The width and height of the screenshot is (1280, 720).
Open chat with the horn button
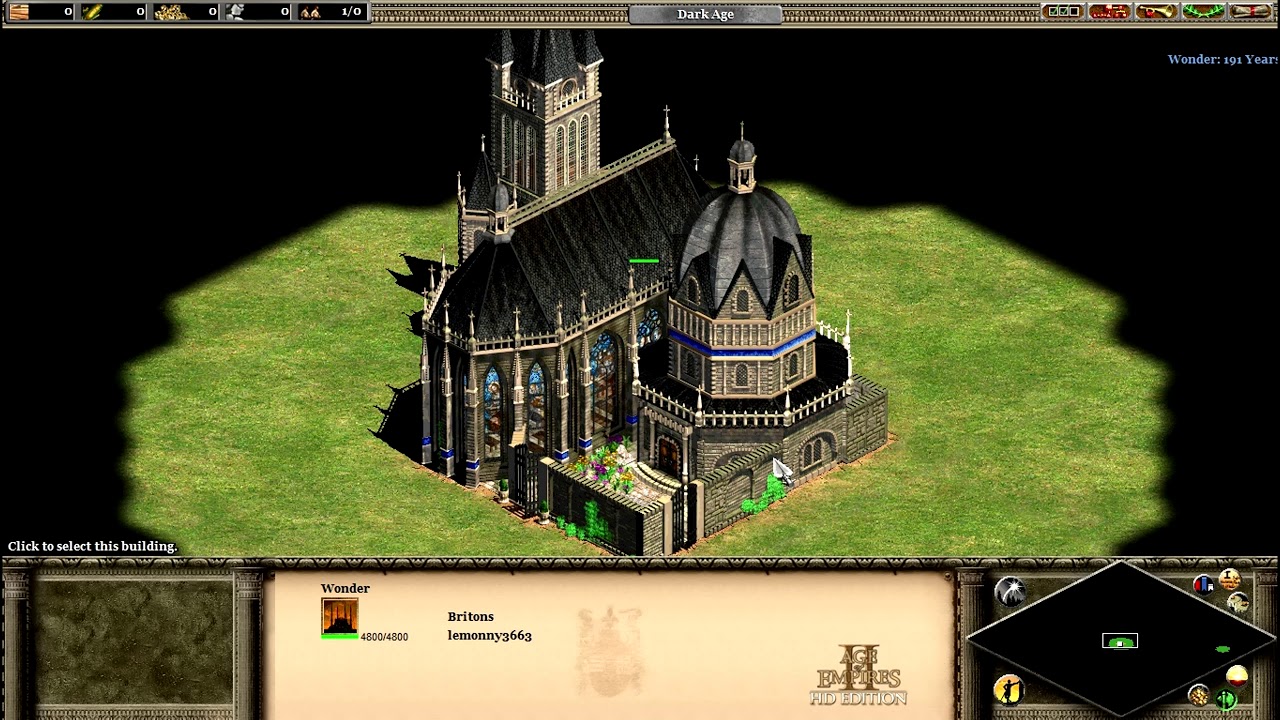[x=1156, y=12]
